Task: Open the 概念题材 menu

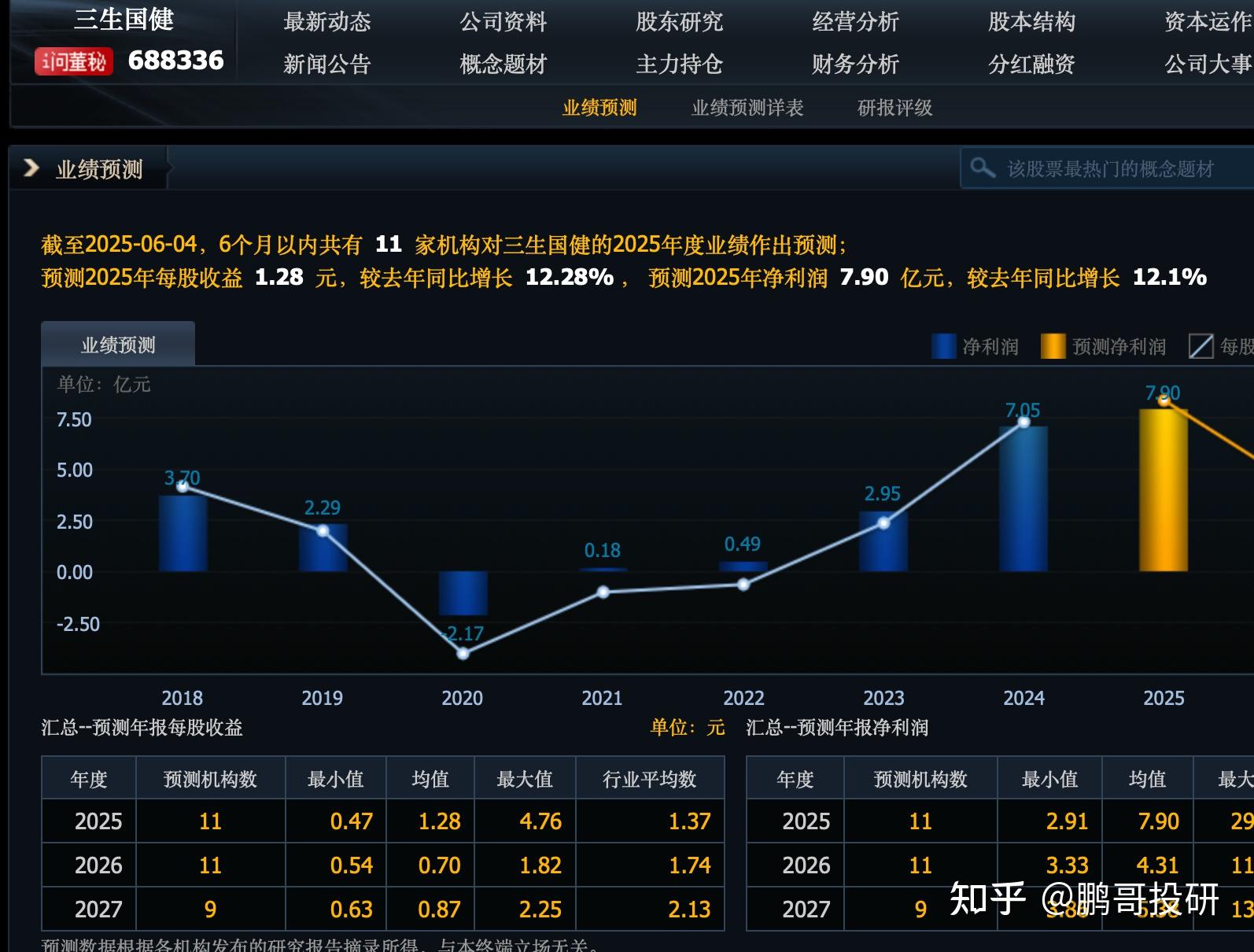Action: click(503, 65)
